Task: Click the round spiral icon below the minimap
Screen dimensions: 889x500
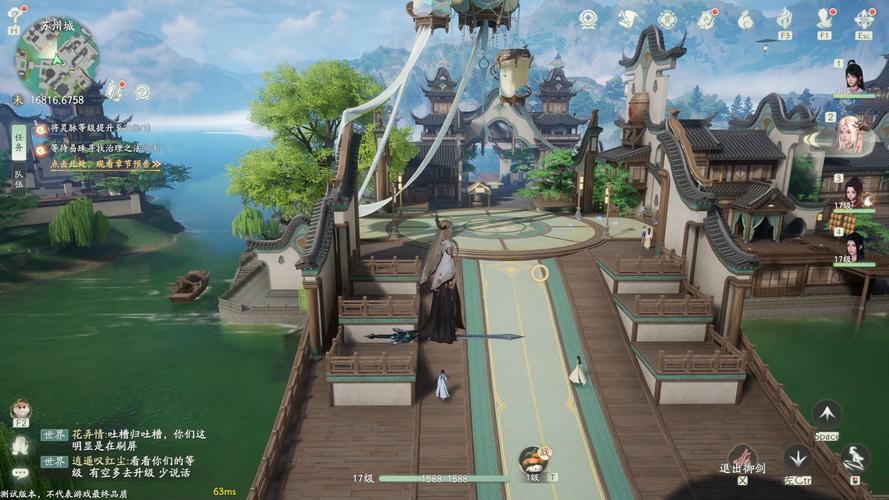Action: click(142, 92)
